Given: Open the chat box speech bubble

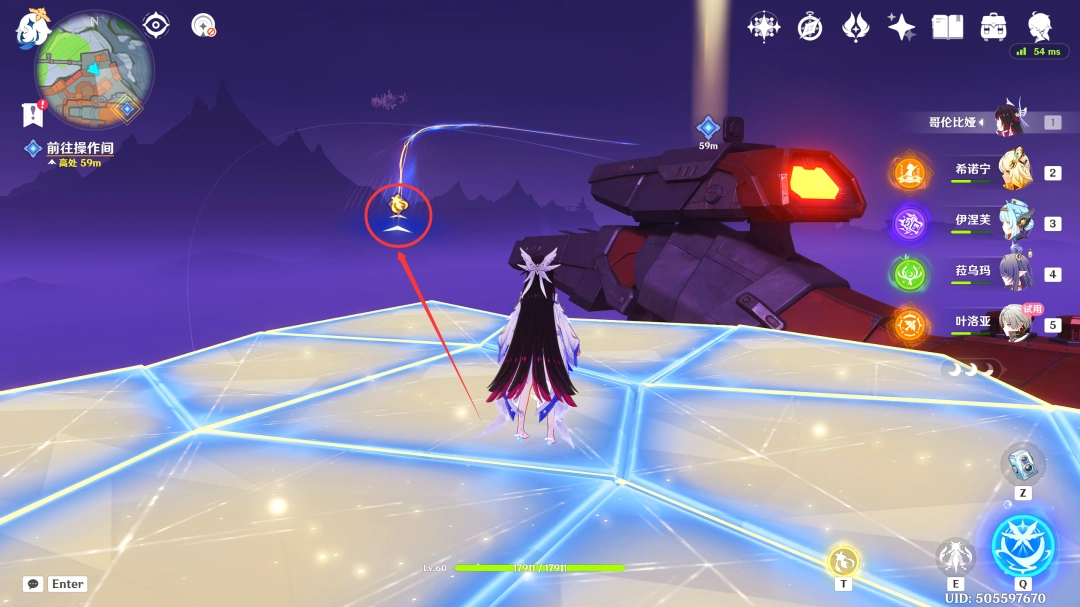Looking at the screenshot, I should 33,584.
